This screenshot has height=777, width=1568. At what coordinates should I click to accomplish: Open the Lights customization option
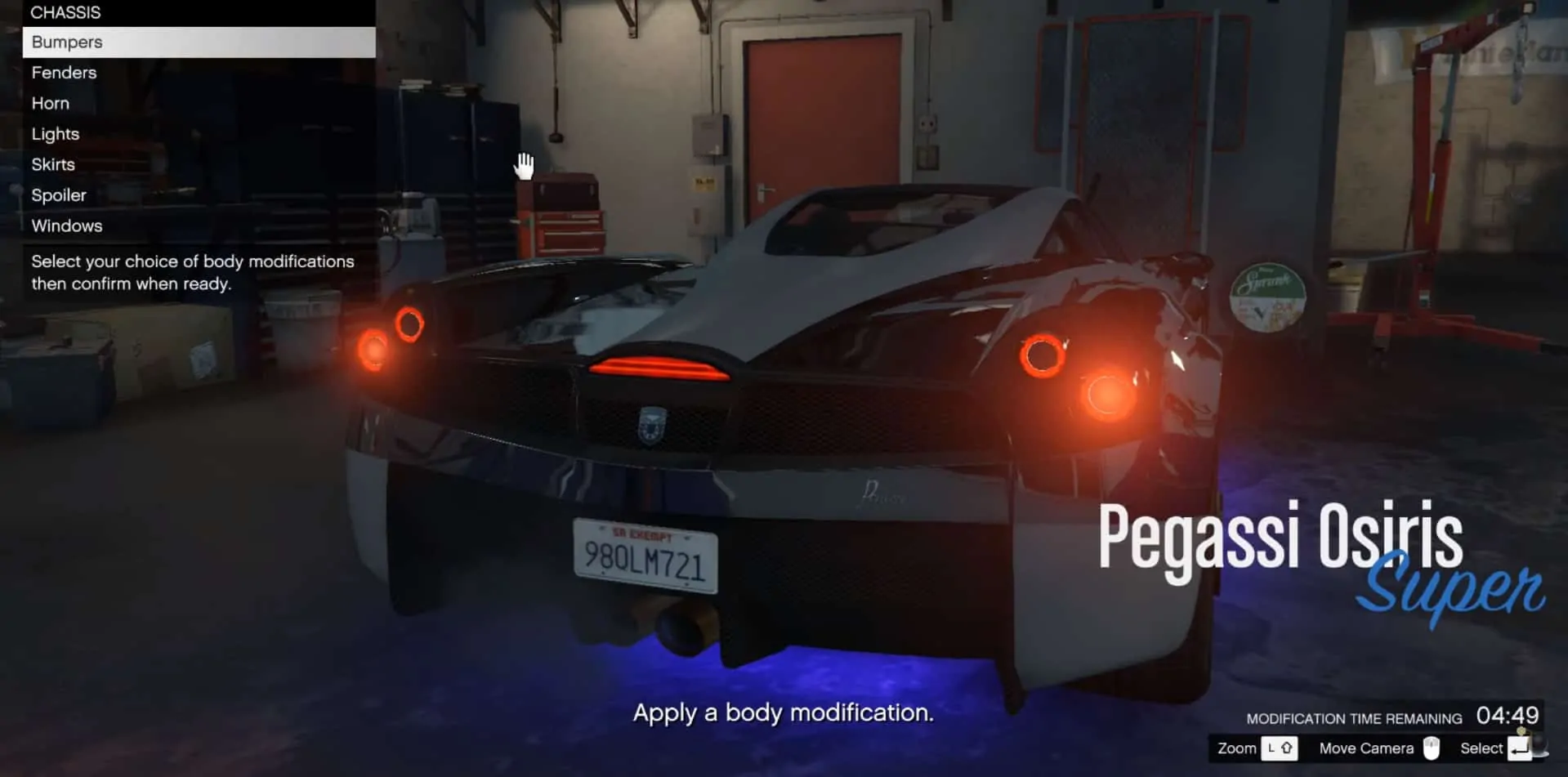coord(55,133)
